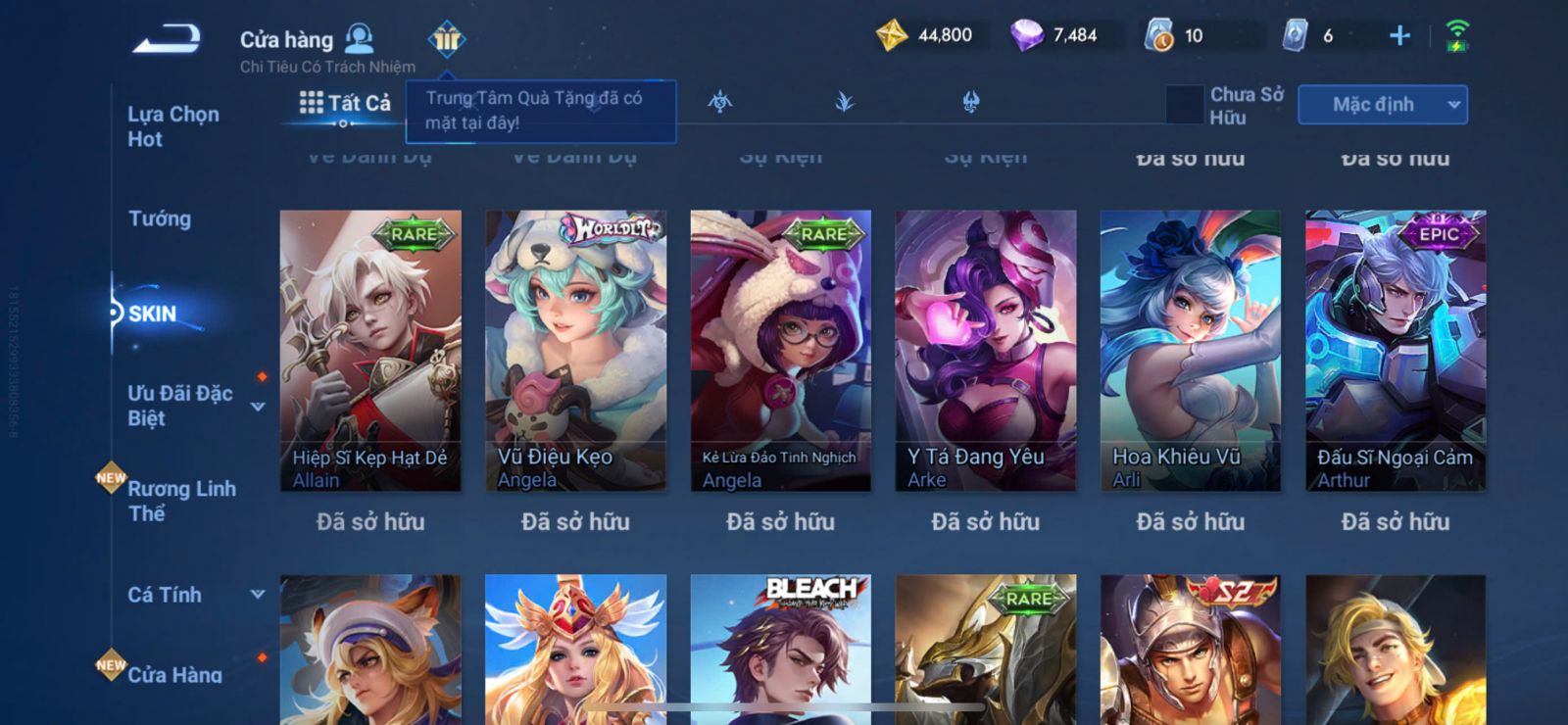1568x725 pixels.
Task: Switch to the Tất Cả tab
Action: coord(345,103)
